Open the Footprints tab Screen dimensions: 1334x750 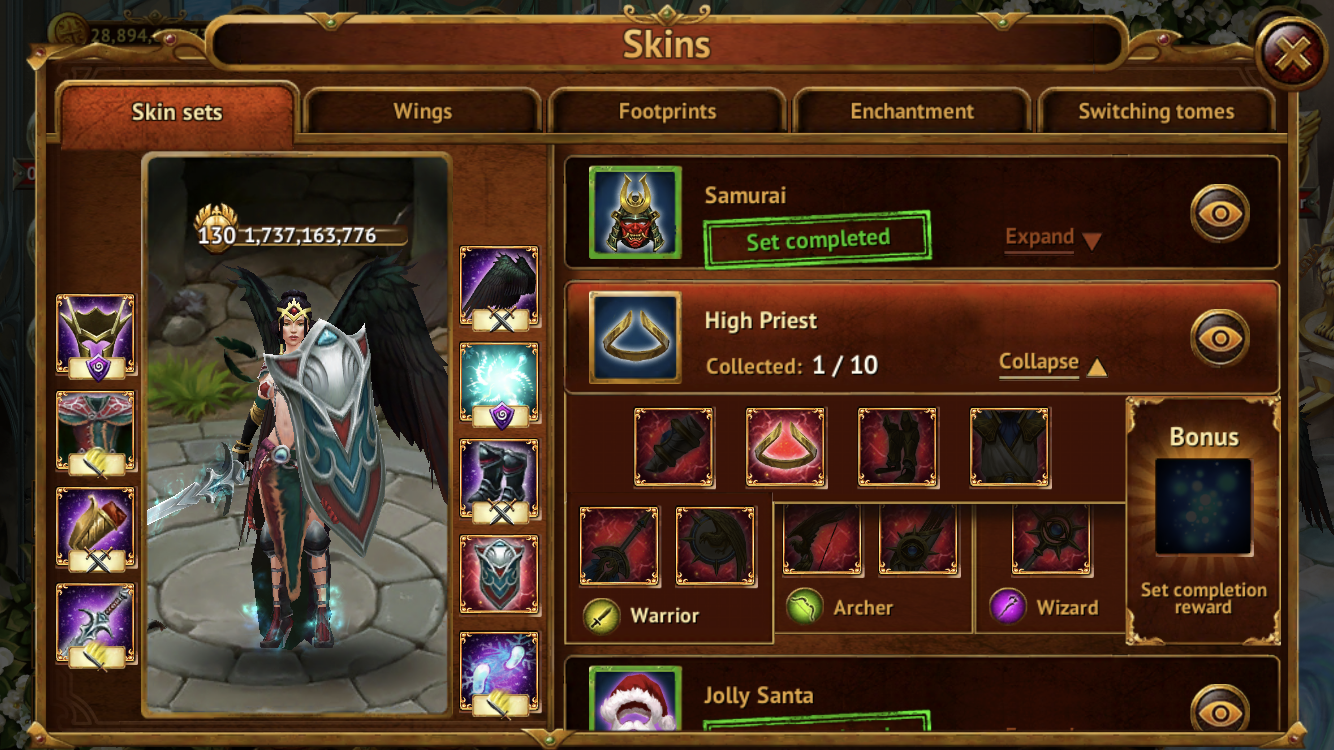pos(667,111)
